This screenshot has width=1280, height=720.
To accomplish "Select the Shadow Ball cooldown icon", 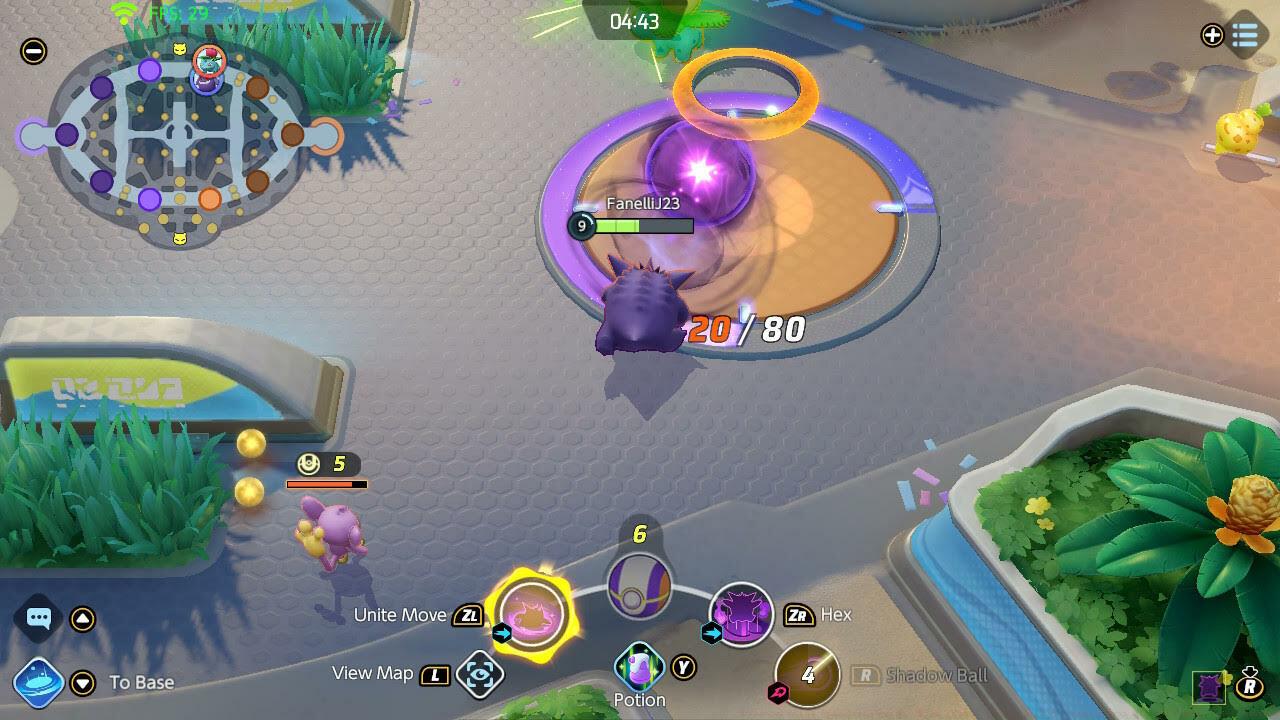I will point(807,675).
